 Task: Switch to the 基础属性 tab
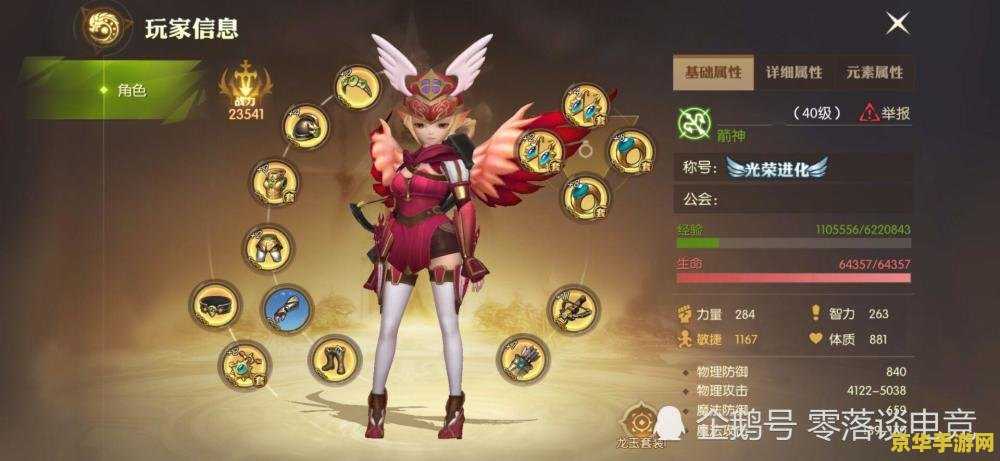713,73
